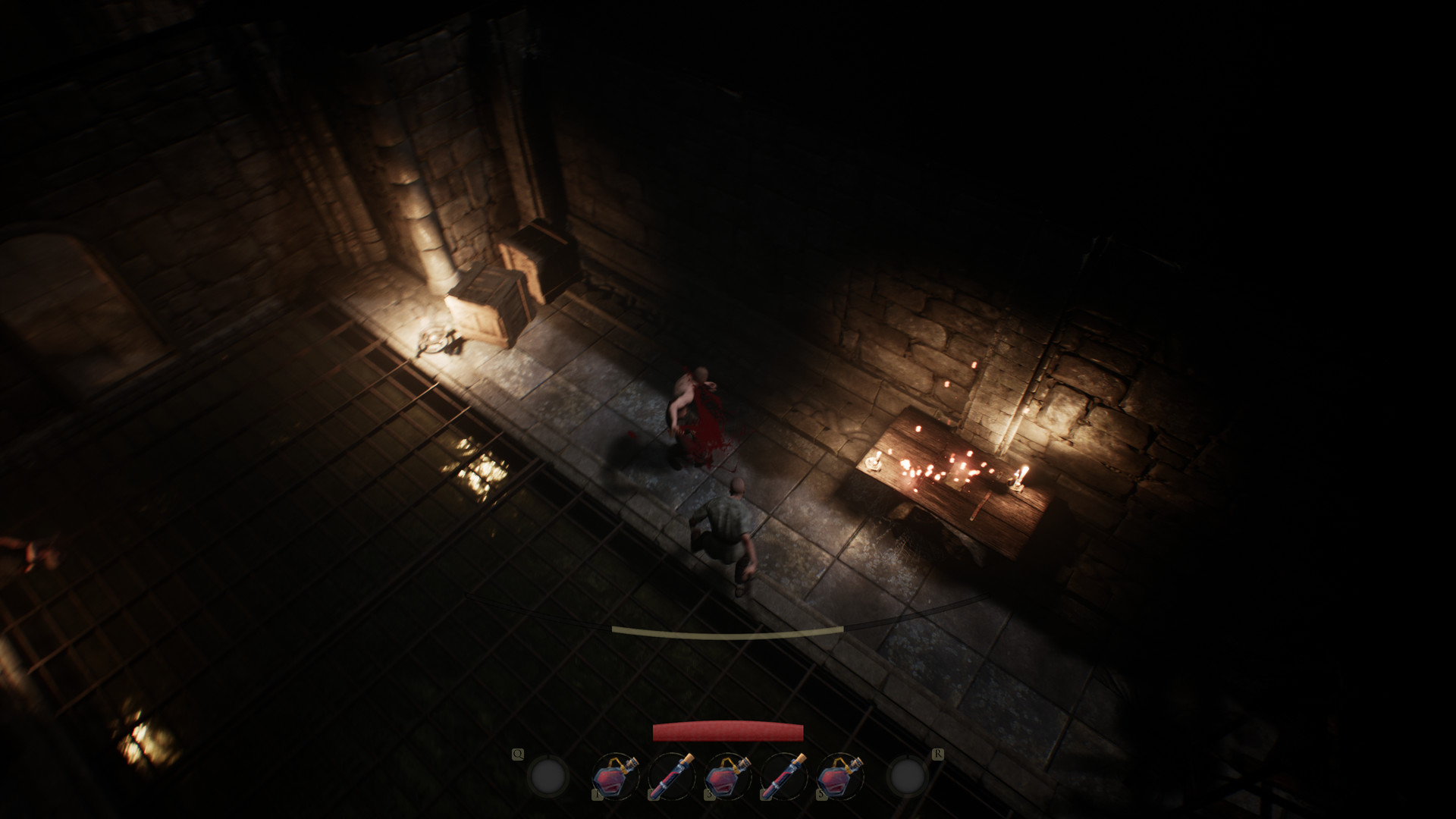This screenshot has height=819, width=1456.
Task: Click the Q keybind label on the hotbar
Action: (x=518, y=754)
